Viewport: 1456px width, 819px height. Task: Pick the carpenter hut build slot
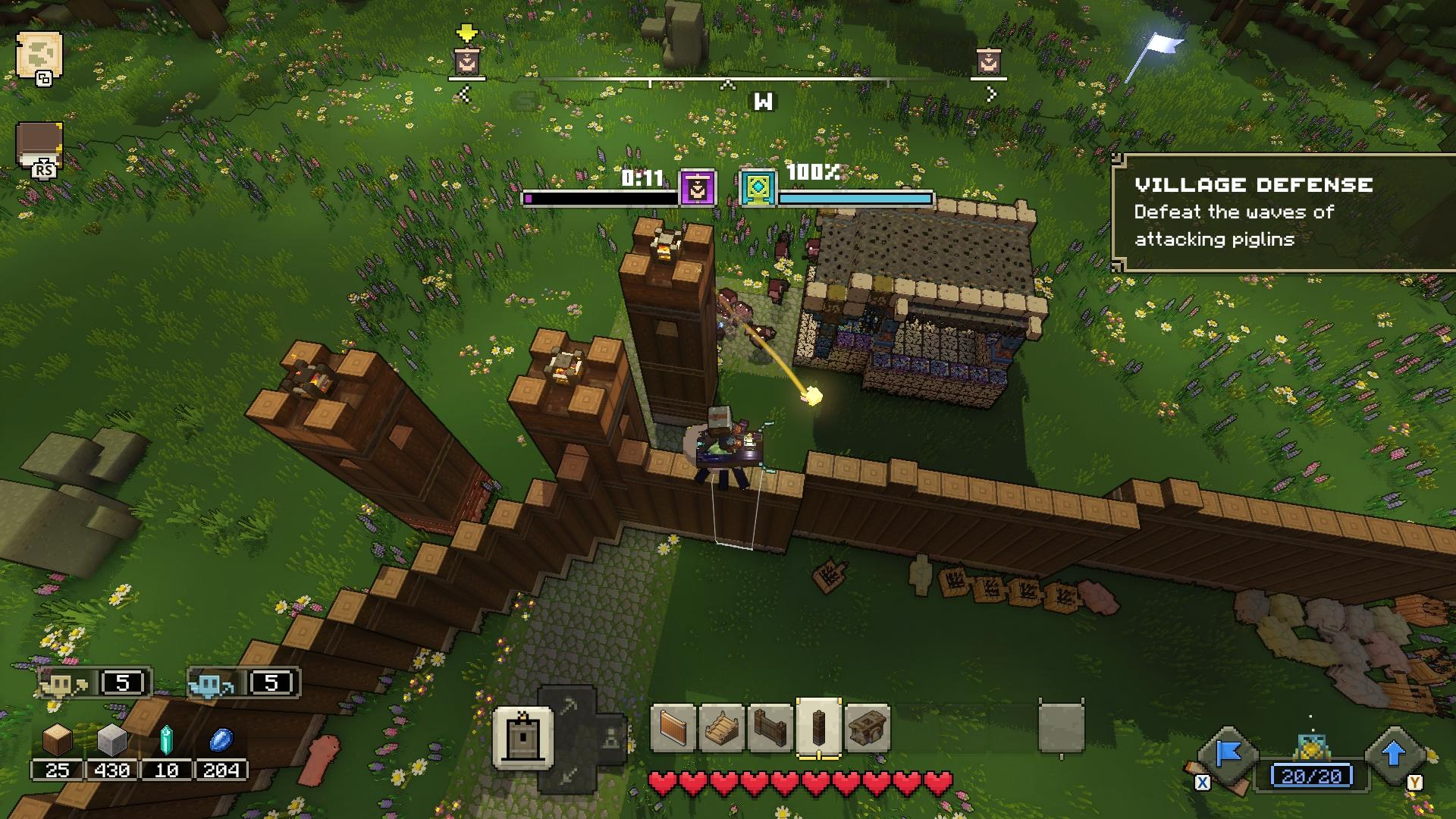coord(867,728)
